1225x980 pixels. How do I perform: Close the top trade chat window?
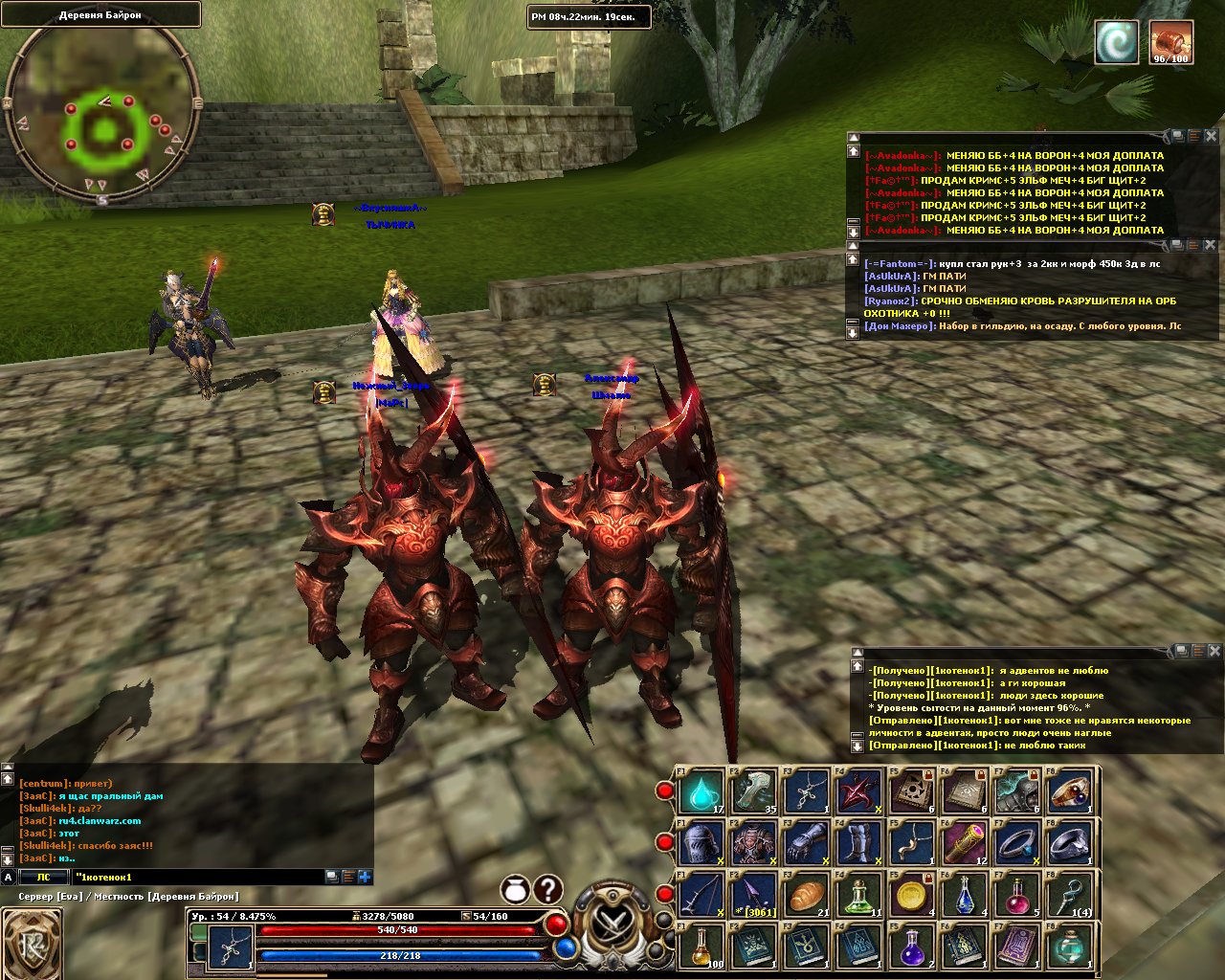[x=1211, y=137]
